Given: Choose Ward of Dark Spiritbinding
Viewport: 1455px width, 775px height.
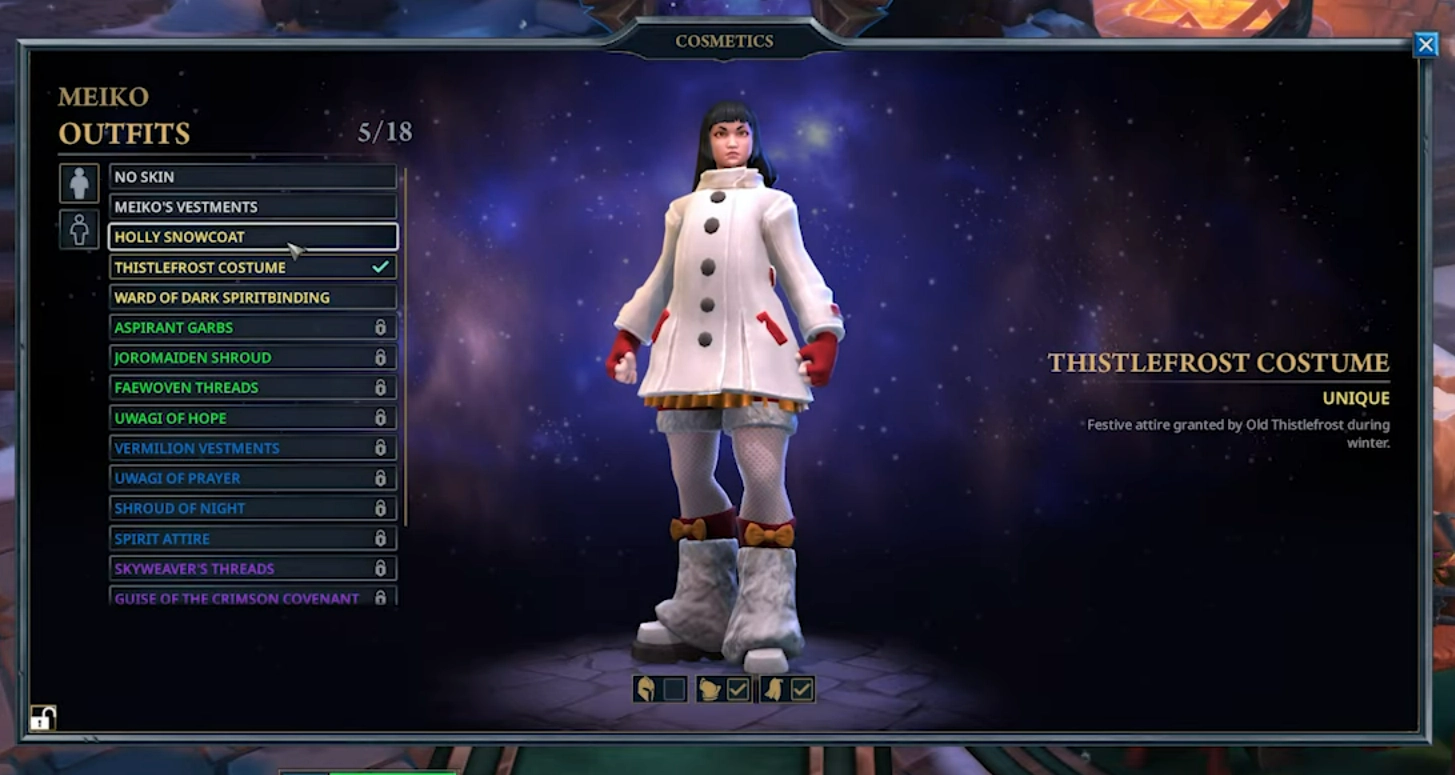Looking at the screenshot, I should click(252, 297).
